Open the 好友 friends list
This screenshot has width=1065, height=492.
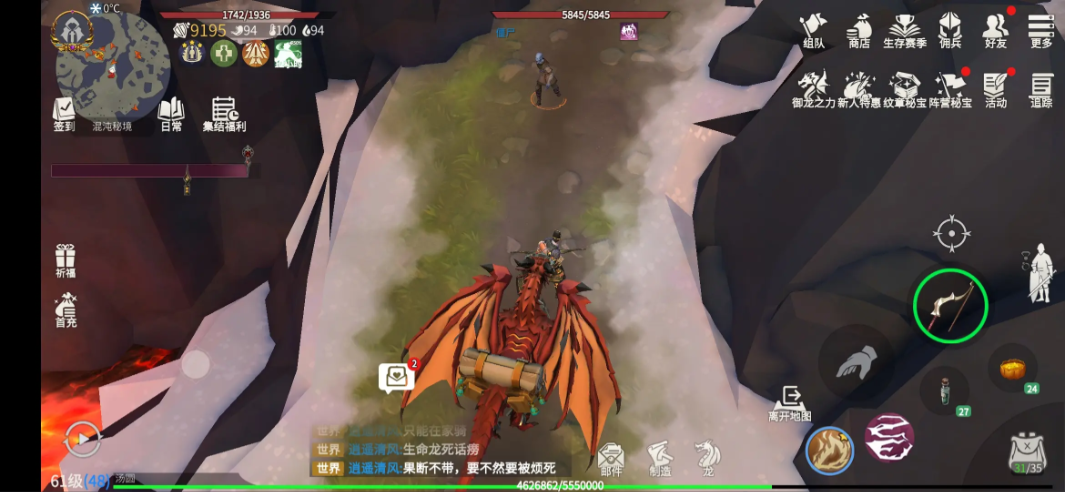pos(995,30)
